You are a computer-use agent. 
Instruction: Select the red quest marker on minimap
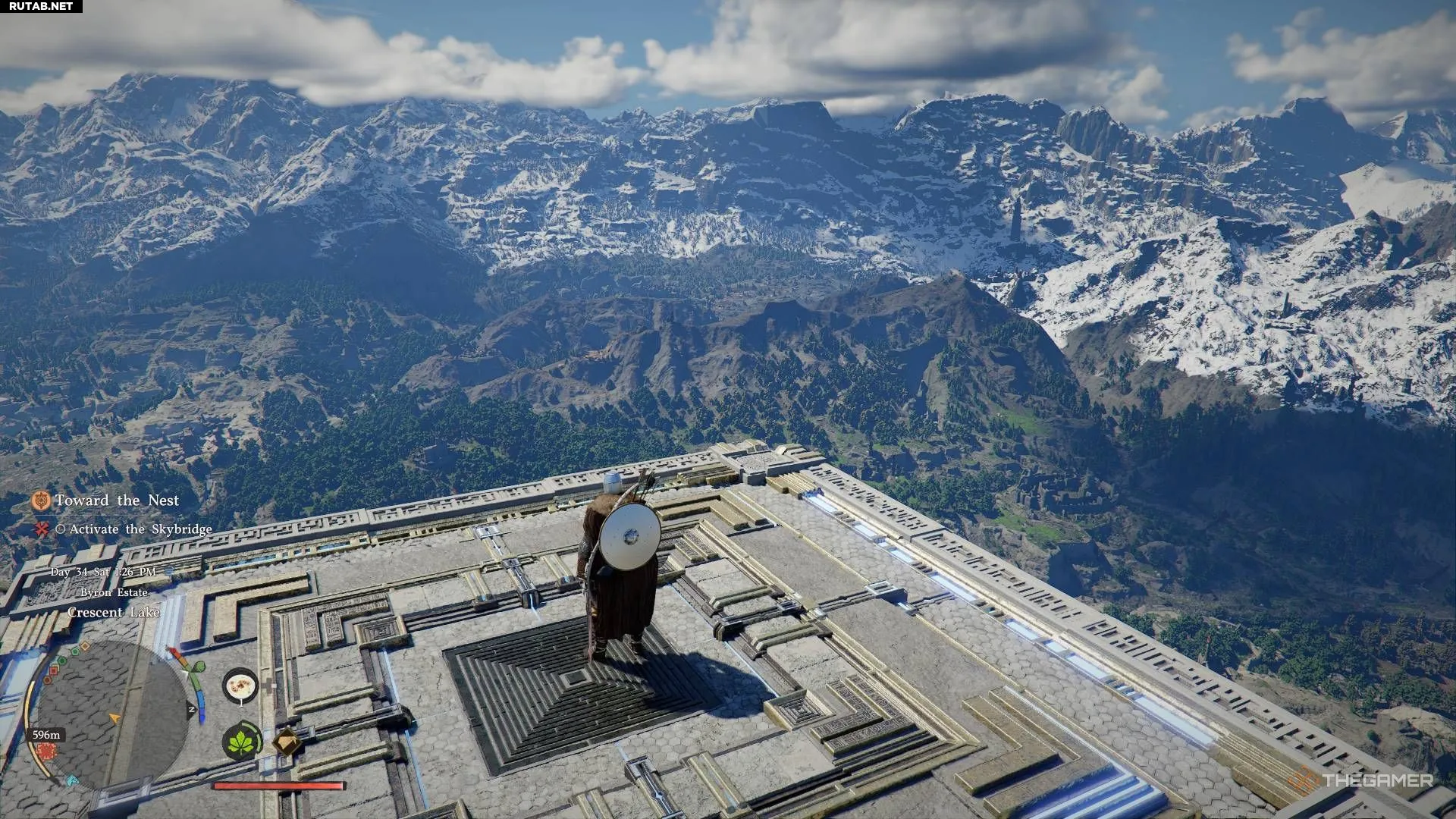[x=46, y=751]
